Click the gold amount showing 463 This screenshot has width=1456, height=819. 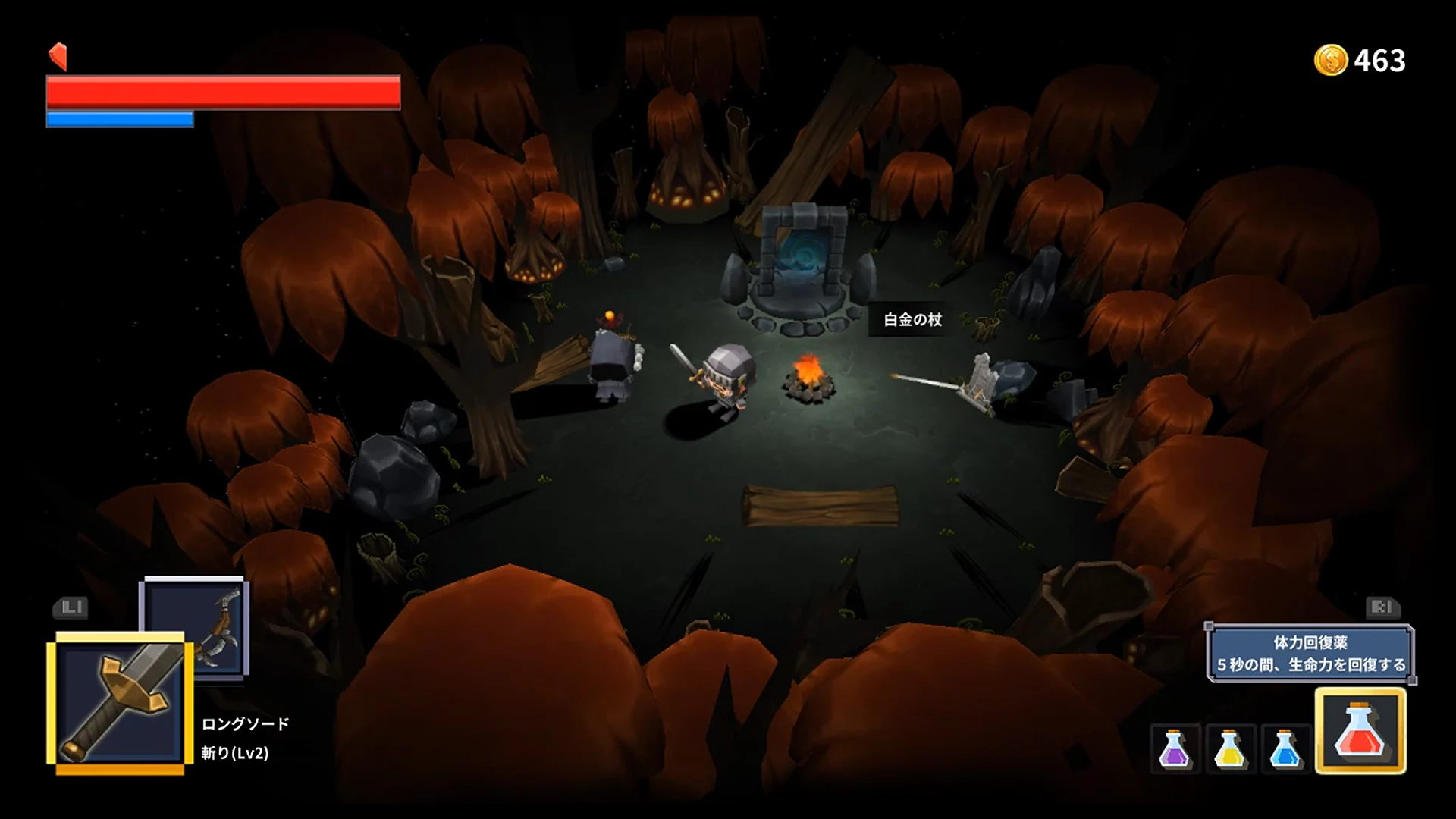pyautogui.click(x=1382, y=60)
